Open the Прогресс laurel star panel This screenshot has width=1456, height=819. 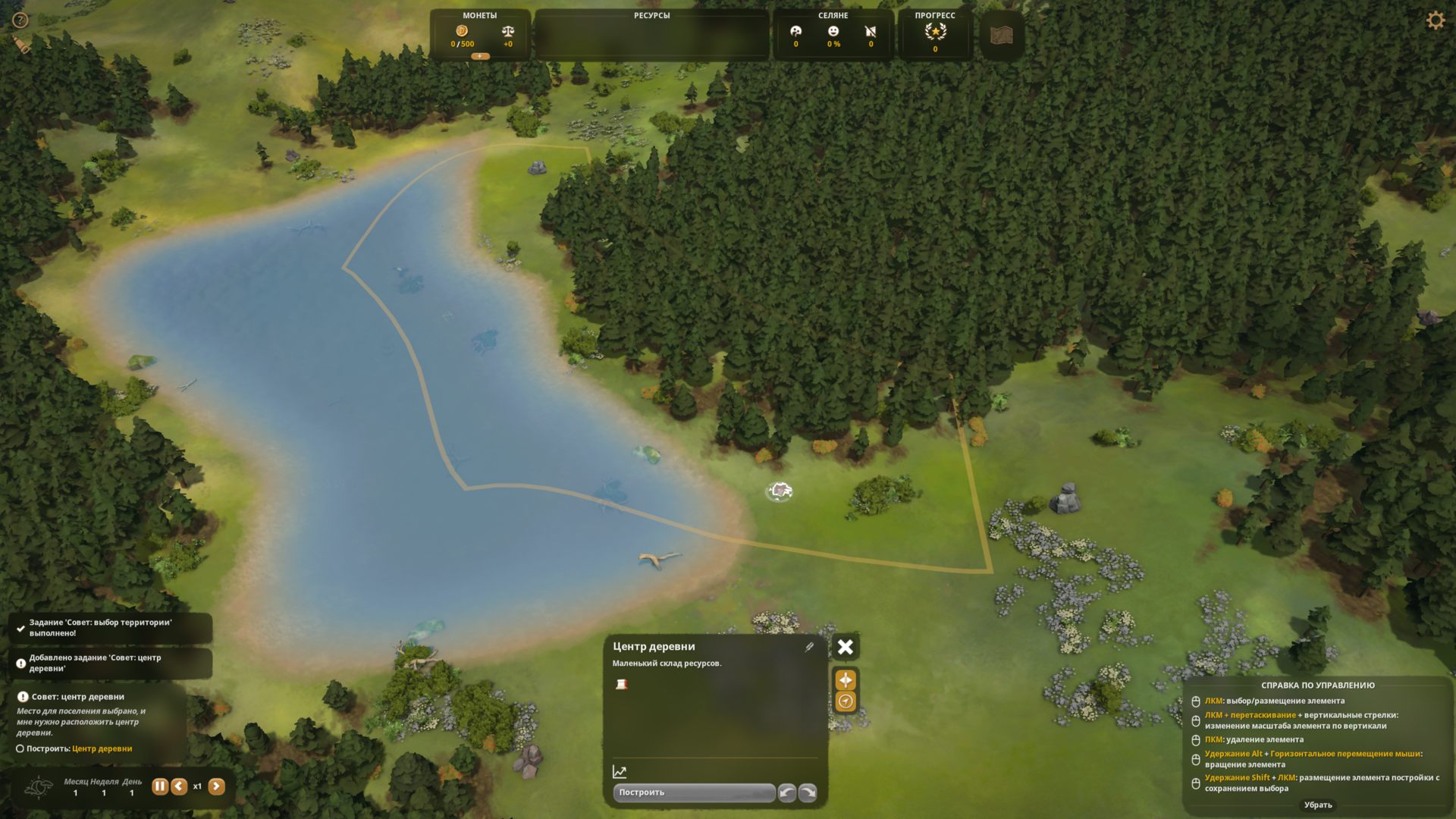935,33
